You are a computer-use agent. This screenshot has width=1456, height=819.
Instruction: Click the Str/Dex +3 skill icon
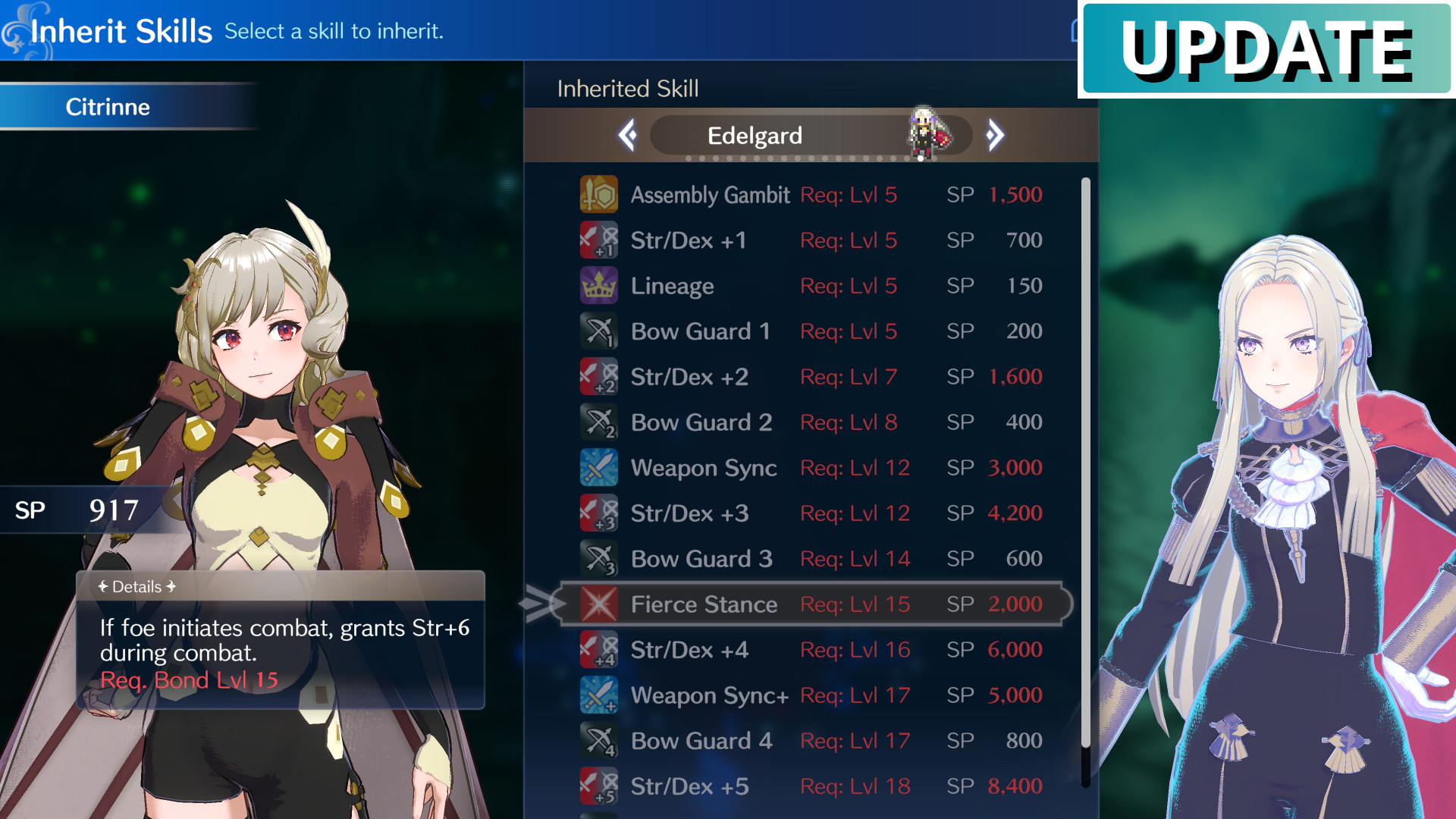[x=599, y=513]
